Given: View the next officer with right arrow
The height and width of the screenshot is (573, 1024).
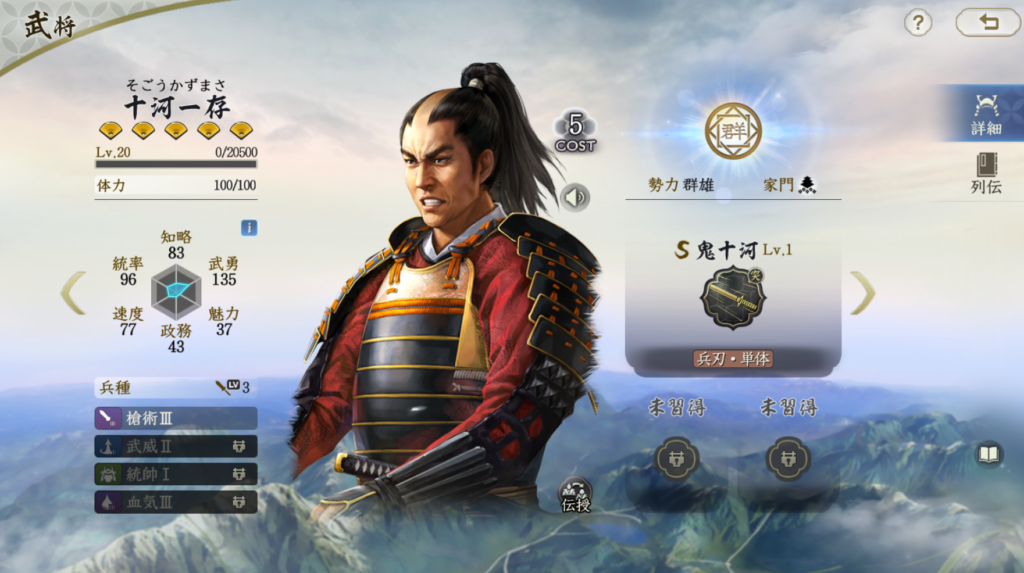Looking at the screenshot, I should pyautogui.click(x=862, y=292).
